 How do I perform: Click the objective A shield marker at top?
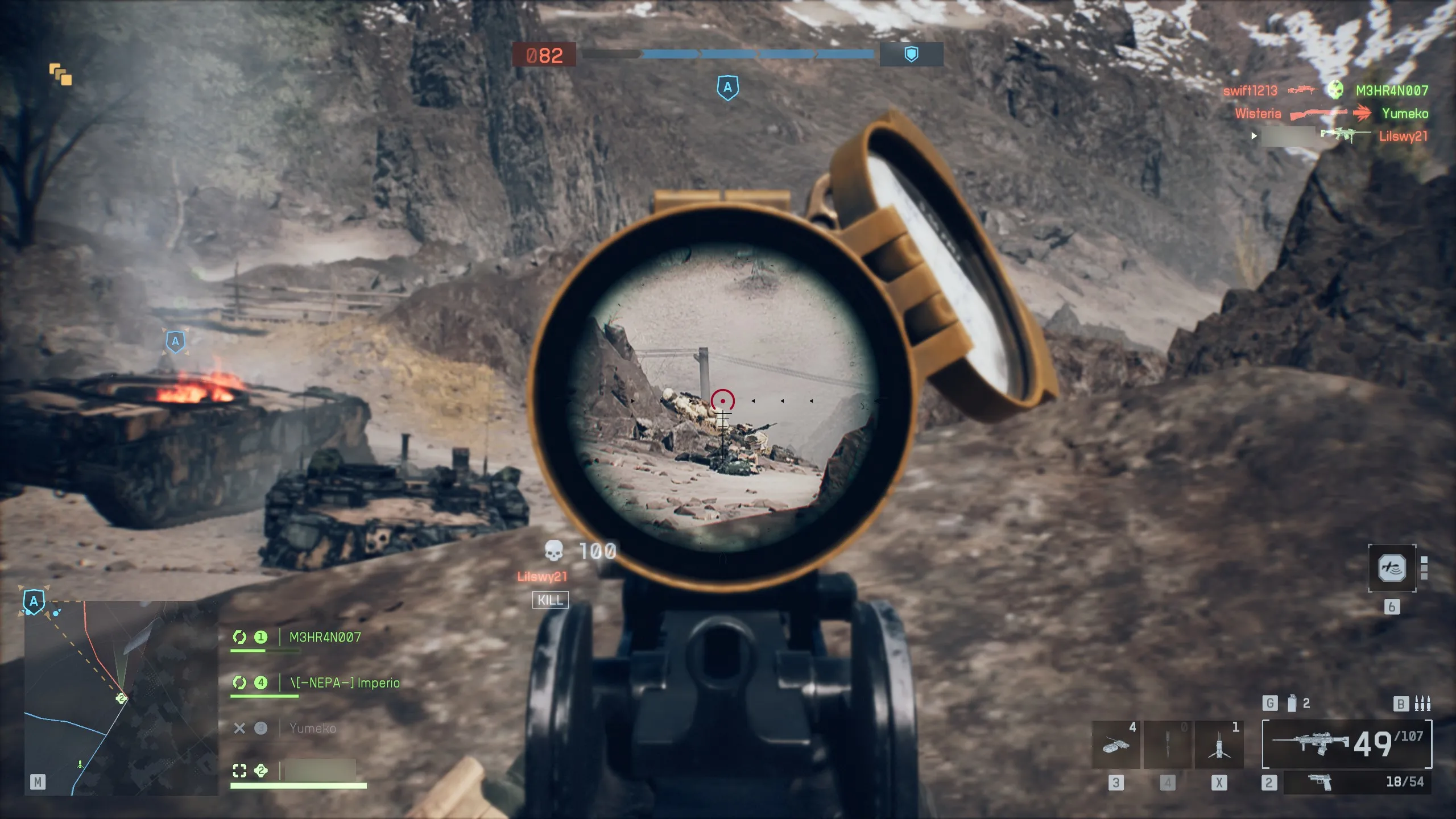(728, 88)
